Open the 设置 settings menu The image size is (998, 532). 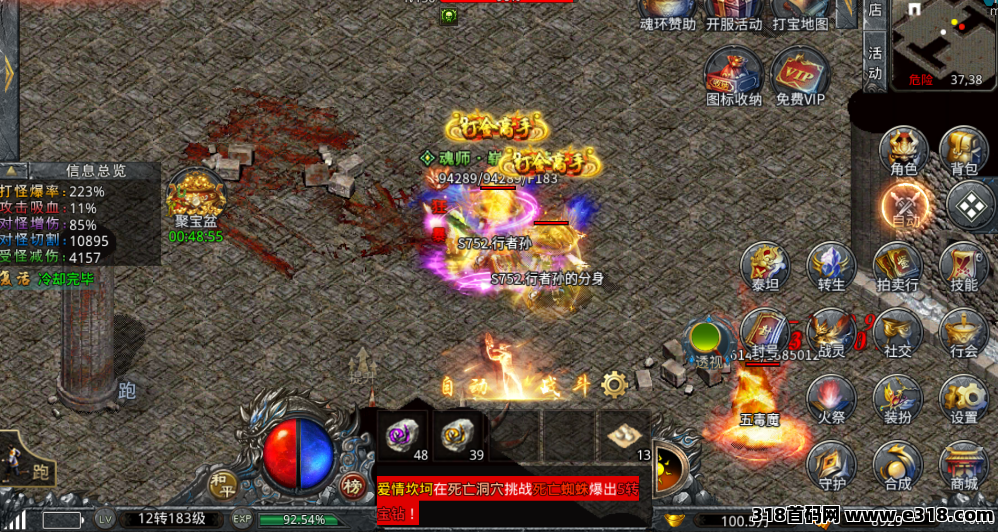pyautogui.click(x=964, y=399)
